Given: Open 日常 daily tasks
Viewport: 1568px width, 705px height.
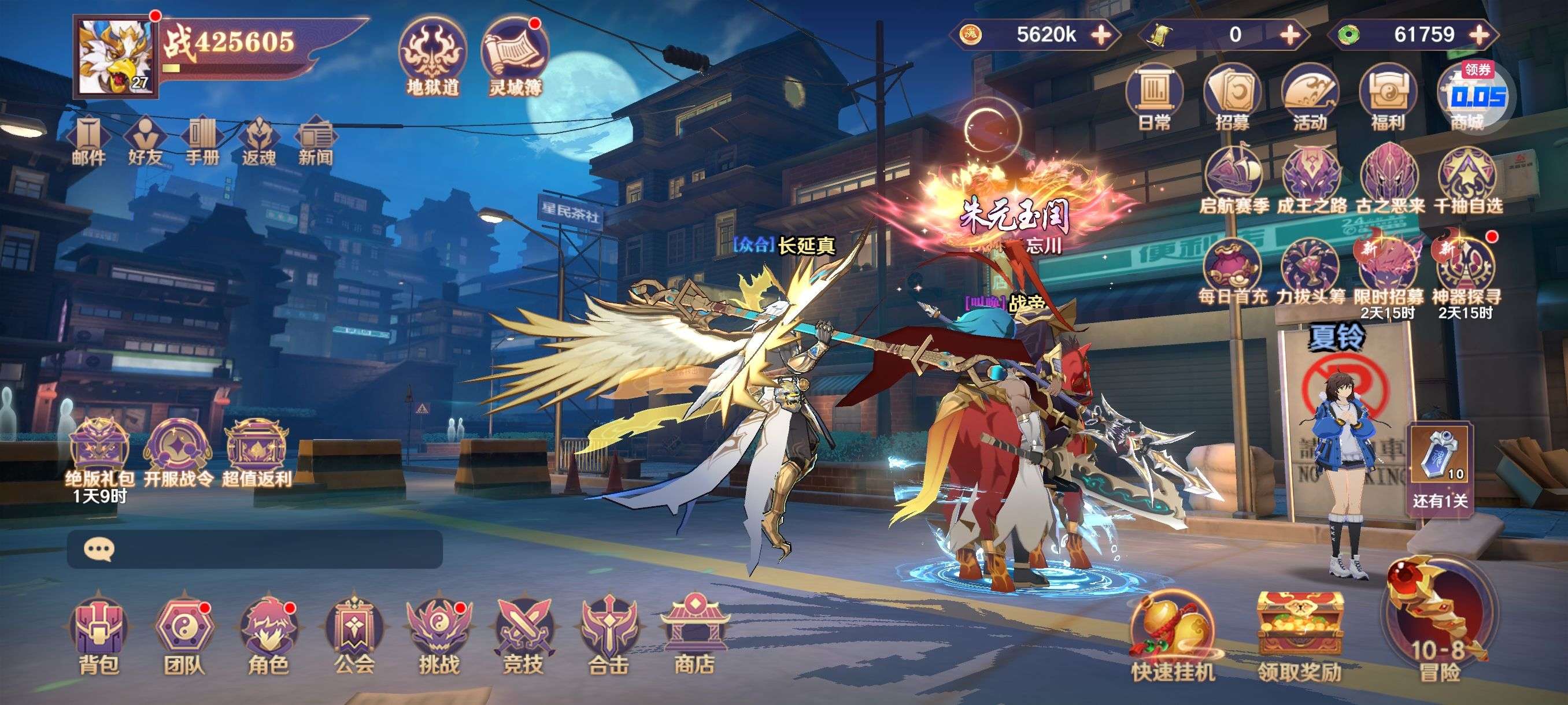Looking at the screenshot, I should [1154, 97].
